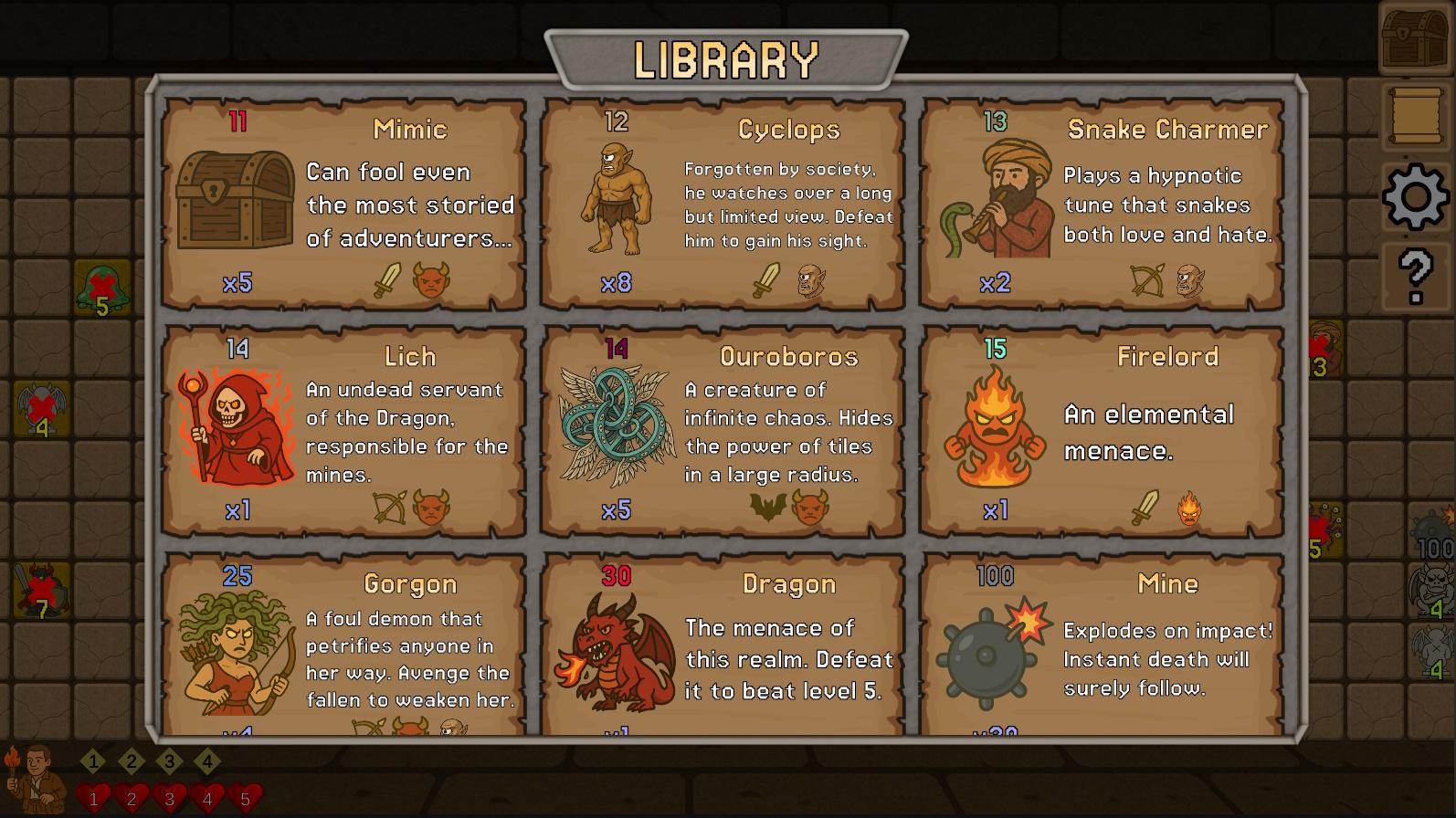Screen dimensions: 1456x818
Task: Open settings with the gear icon
Action: (x=1415, y=196)
